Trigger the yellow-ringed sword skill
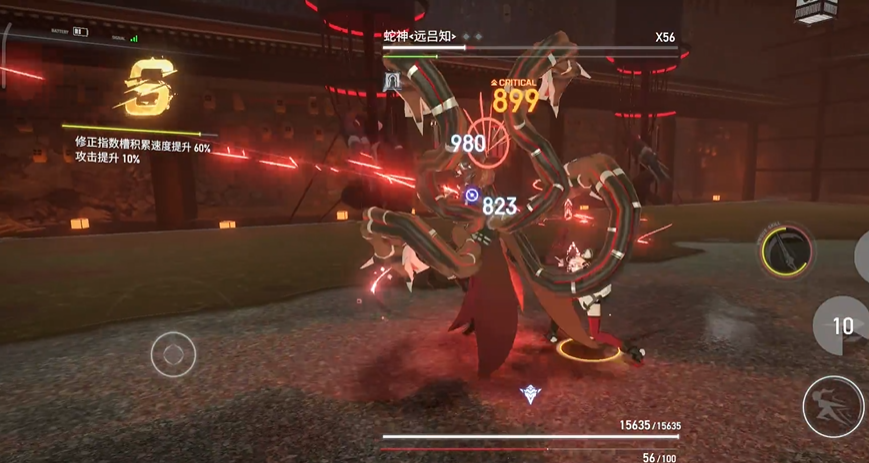The height and width of the screenshot is (463, 869). (x=789, y=251)
